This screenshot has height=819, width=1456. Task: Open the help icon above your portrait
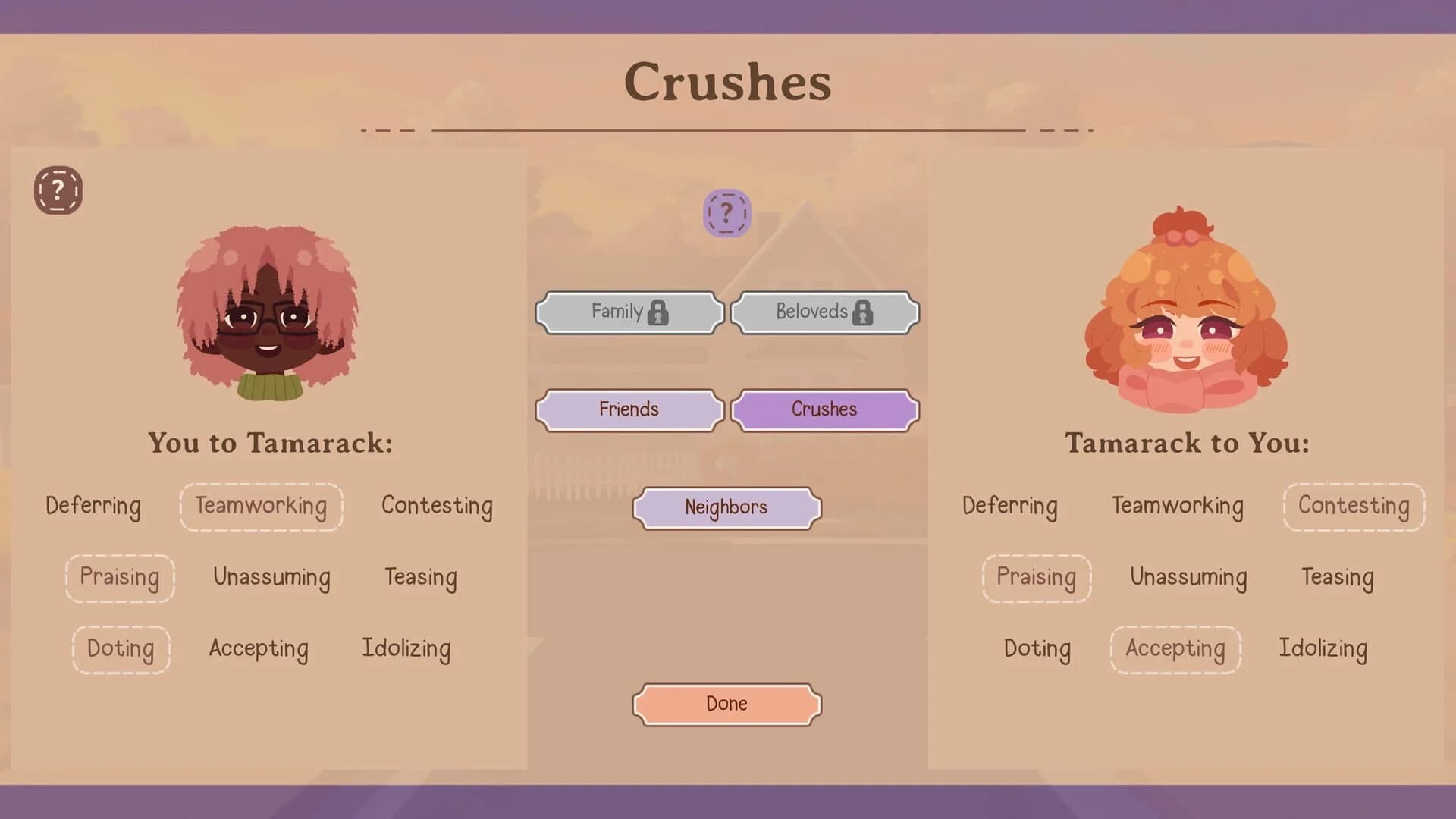coord(57,191)
